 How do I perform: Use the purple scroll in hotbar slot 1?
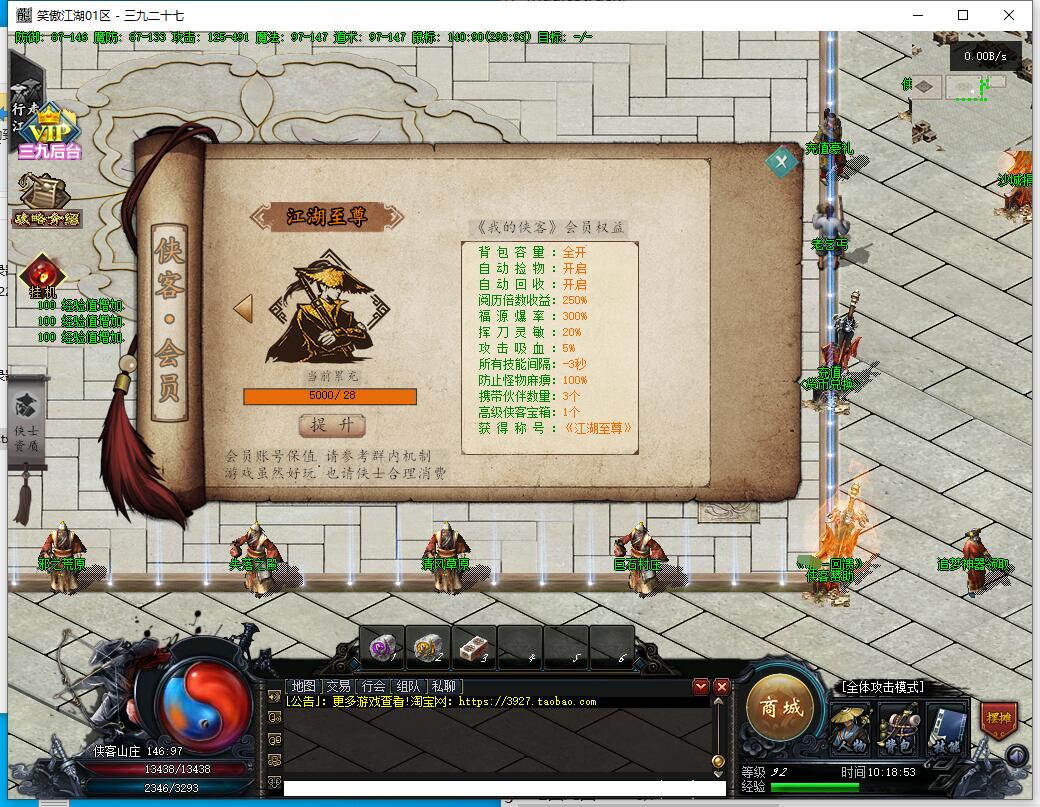click(x=381, y=647)
